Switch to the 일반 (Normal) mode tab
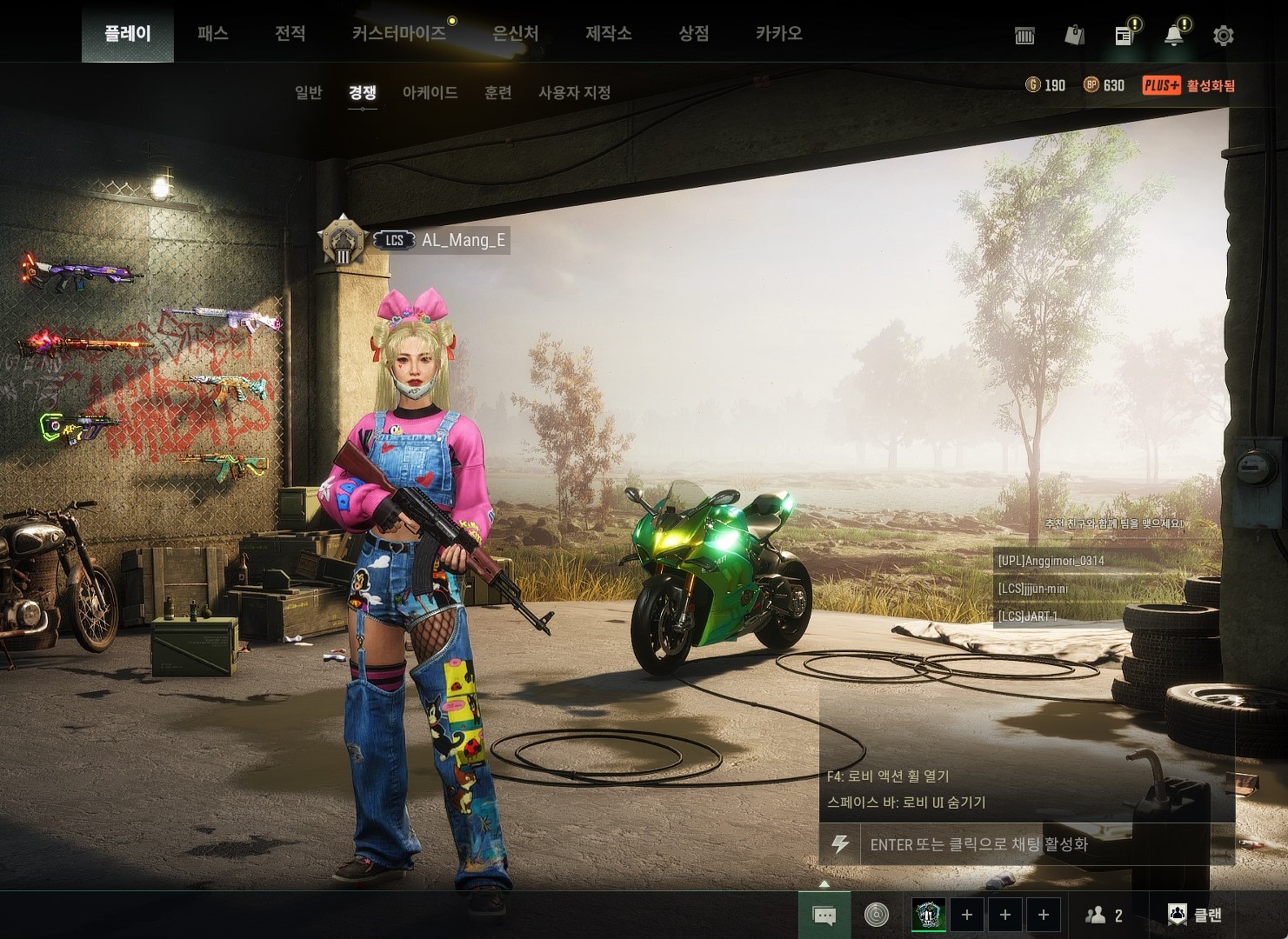This screenshot has width=1288, height=939. pyautogui.click(x=309, y=92)
